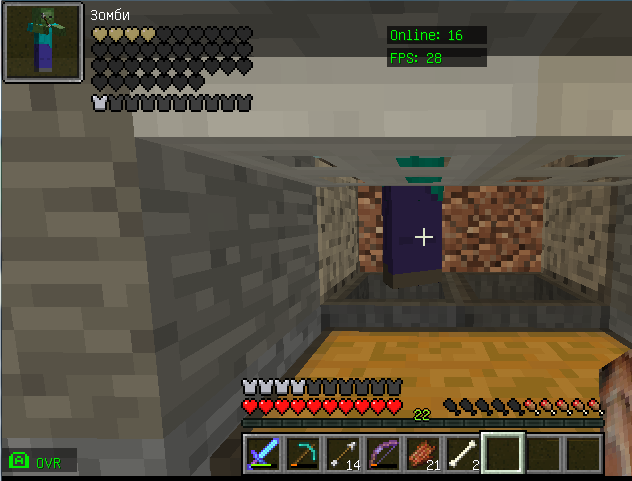Viewport: 632px width, 481px height.
Task: Select the diamond sword hotbar slot
Action: [x=263, y=453]
